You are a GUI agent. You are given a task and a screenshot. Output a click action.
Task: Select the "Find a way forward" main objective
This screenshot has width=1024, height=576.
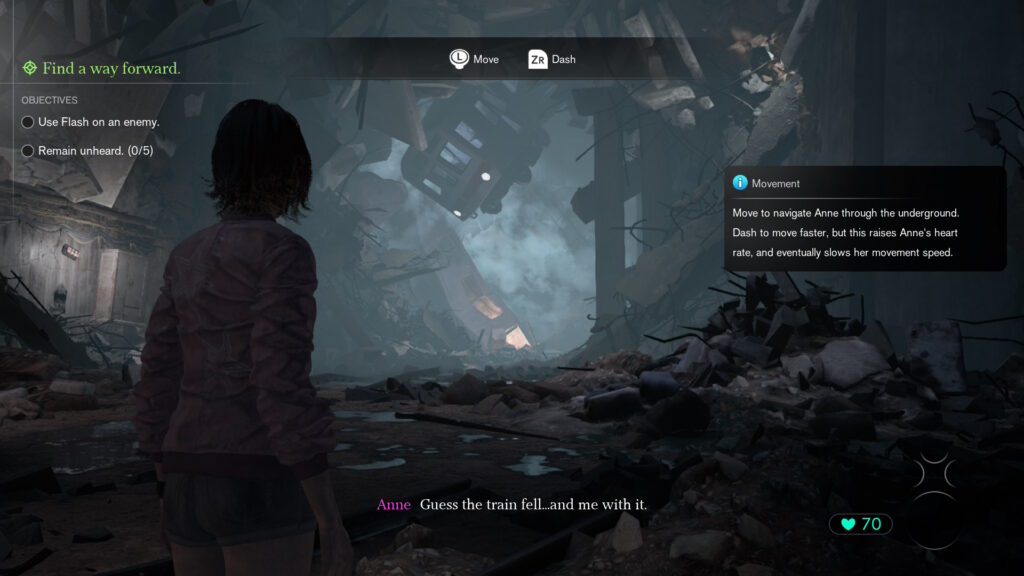coord(101,68)
